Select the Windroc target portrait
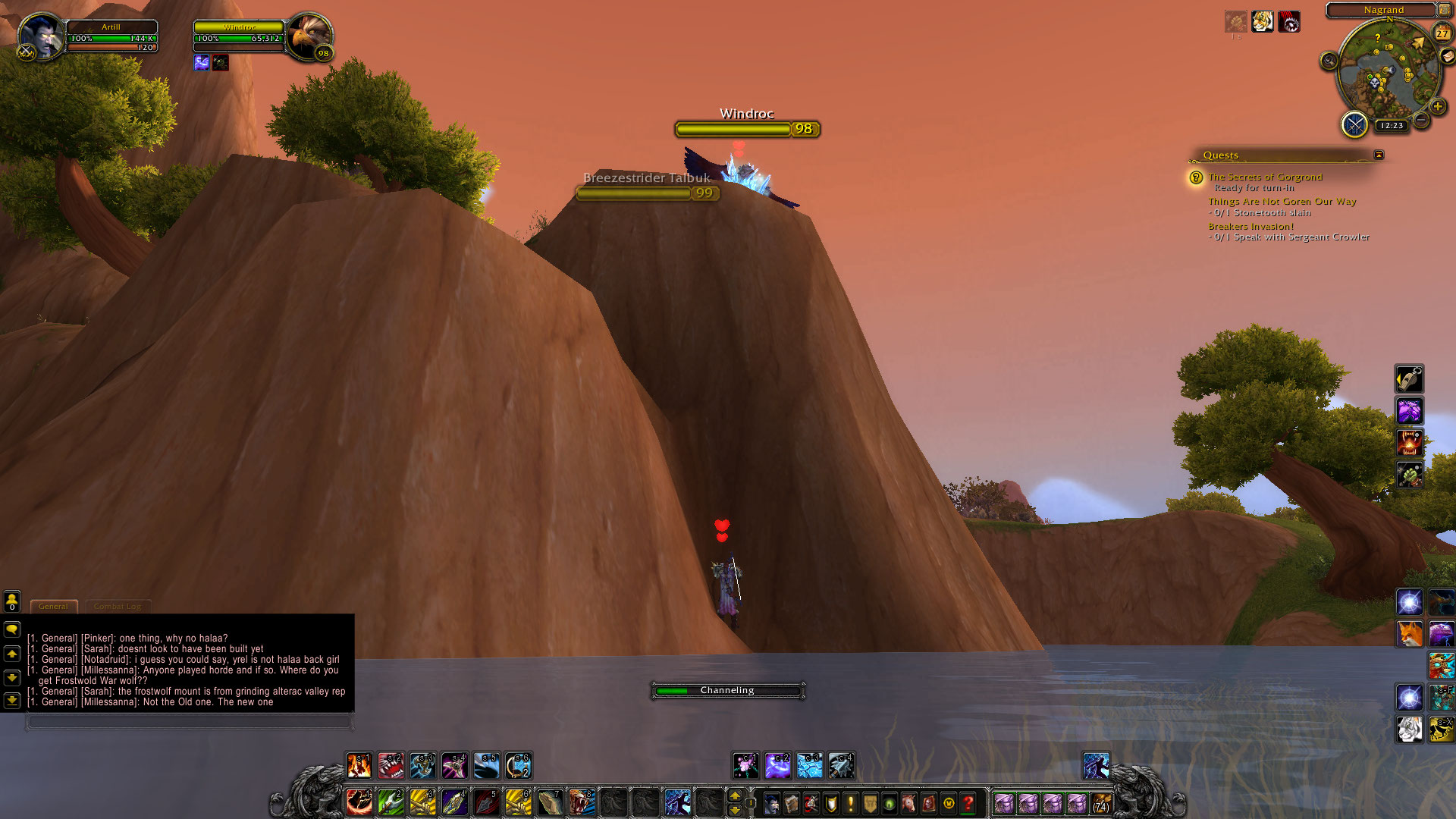This screenshot has height=819, width=1456. 309,36
